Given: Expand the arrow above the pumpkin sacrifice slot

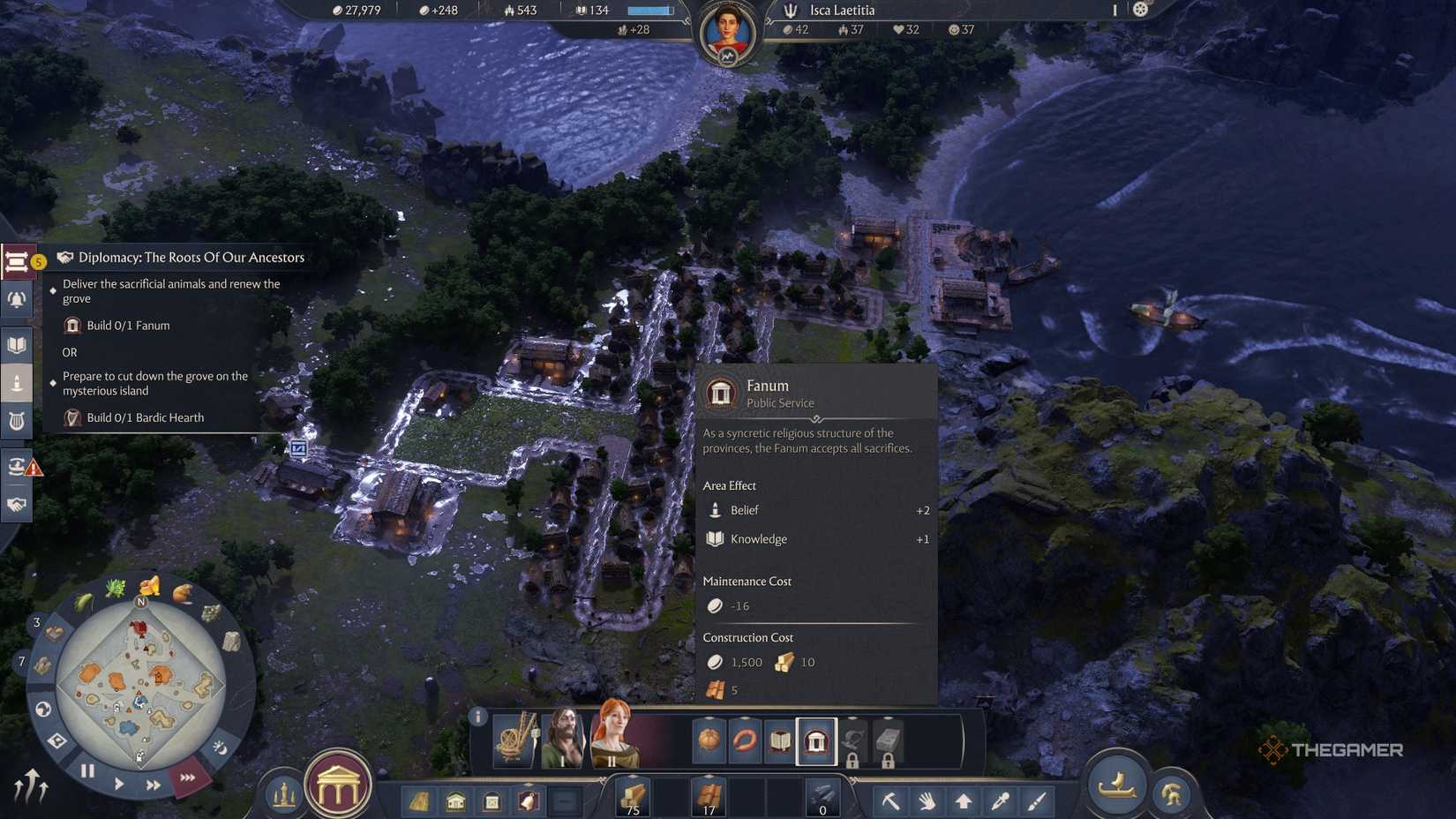Looking at the screenshot, I should (x=710, y=718).
